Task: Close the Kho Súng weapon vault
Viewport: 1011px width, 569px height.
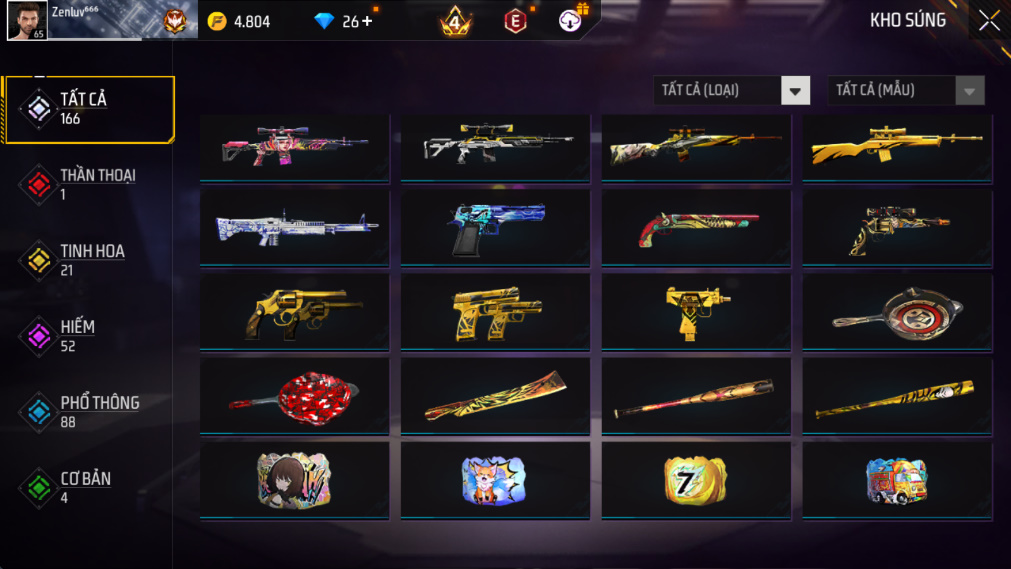Action: (x=988, y=21)
